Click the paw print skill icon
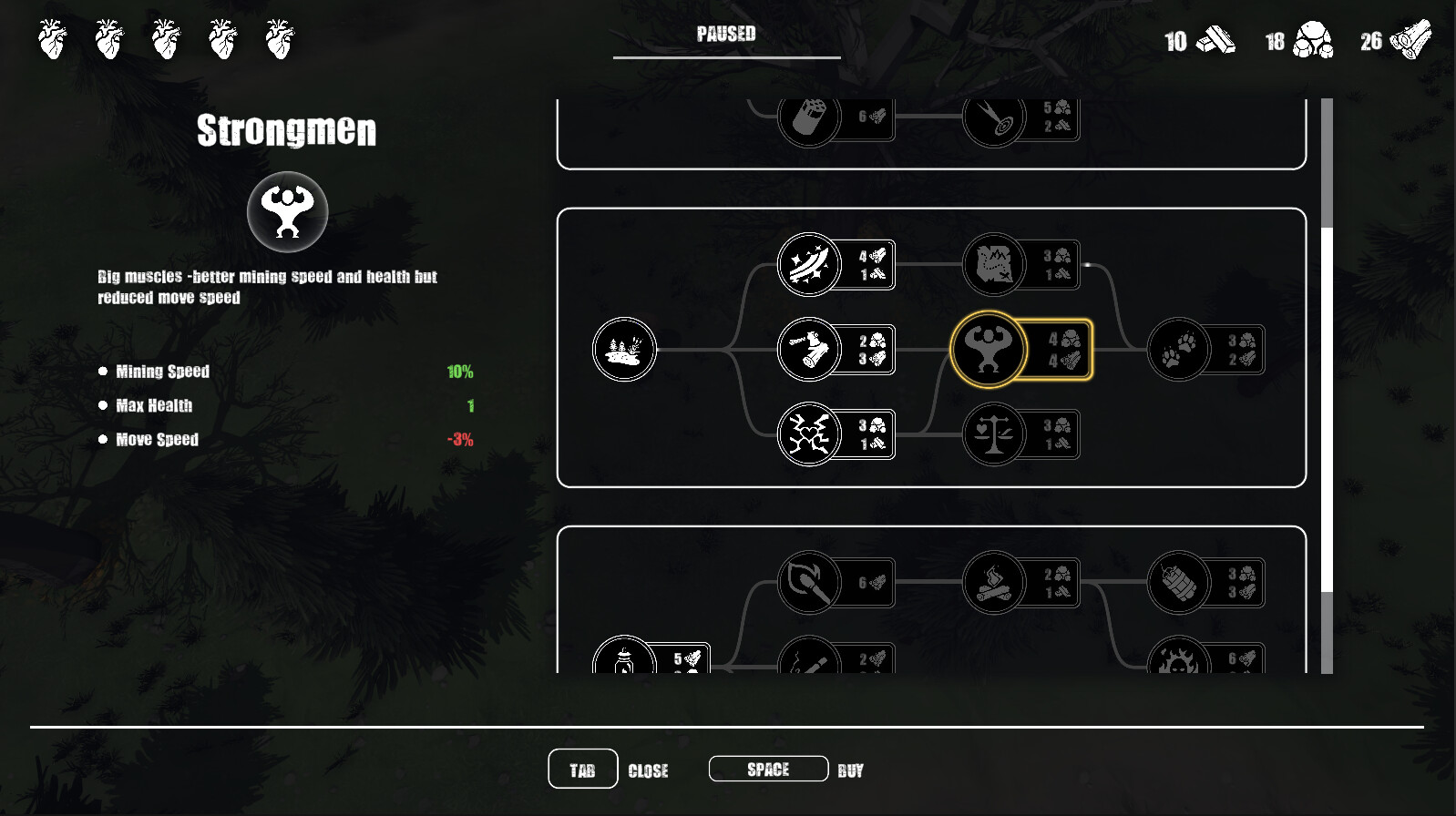 [1179, 350]
